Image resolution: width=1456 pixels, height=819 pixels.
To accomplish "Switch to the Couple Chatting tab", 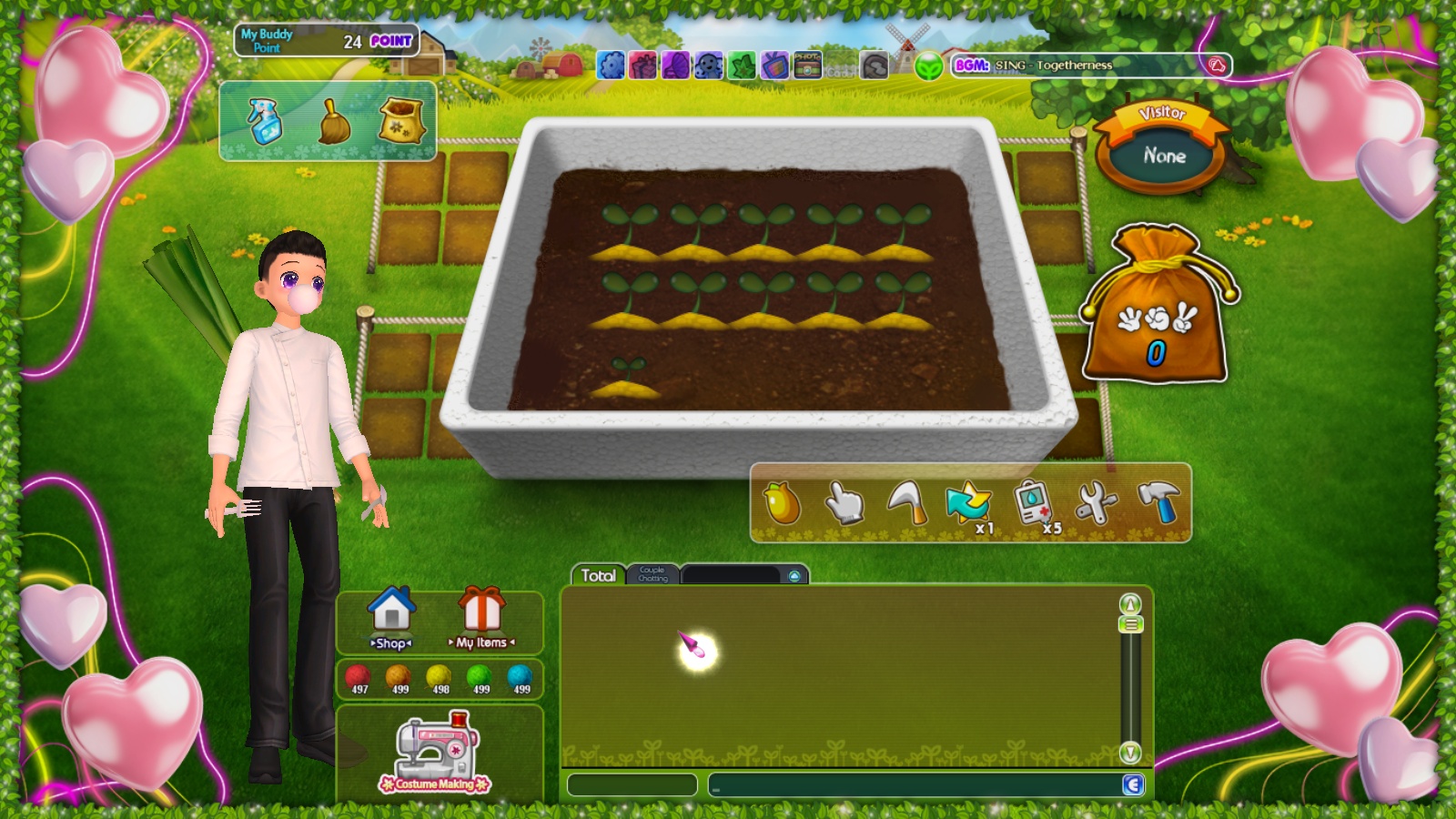I will (652, 574).
